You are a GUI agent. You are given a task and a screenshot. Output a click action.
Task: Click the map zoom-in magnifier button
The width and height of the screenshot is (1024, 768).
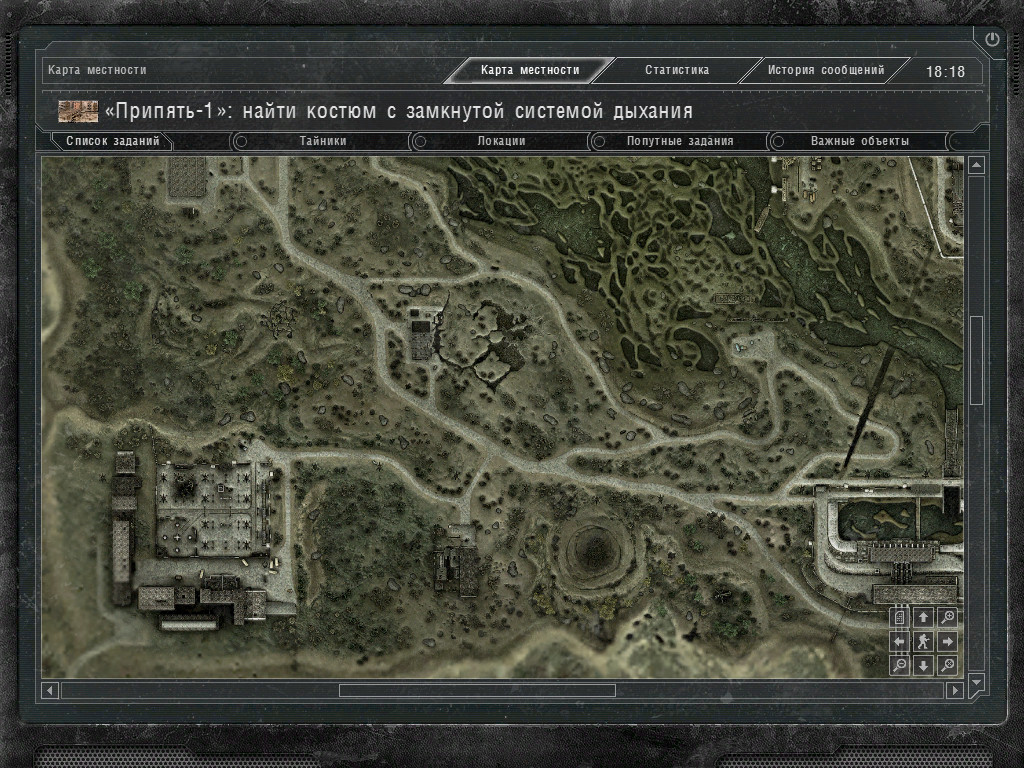[948, 617]
